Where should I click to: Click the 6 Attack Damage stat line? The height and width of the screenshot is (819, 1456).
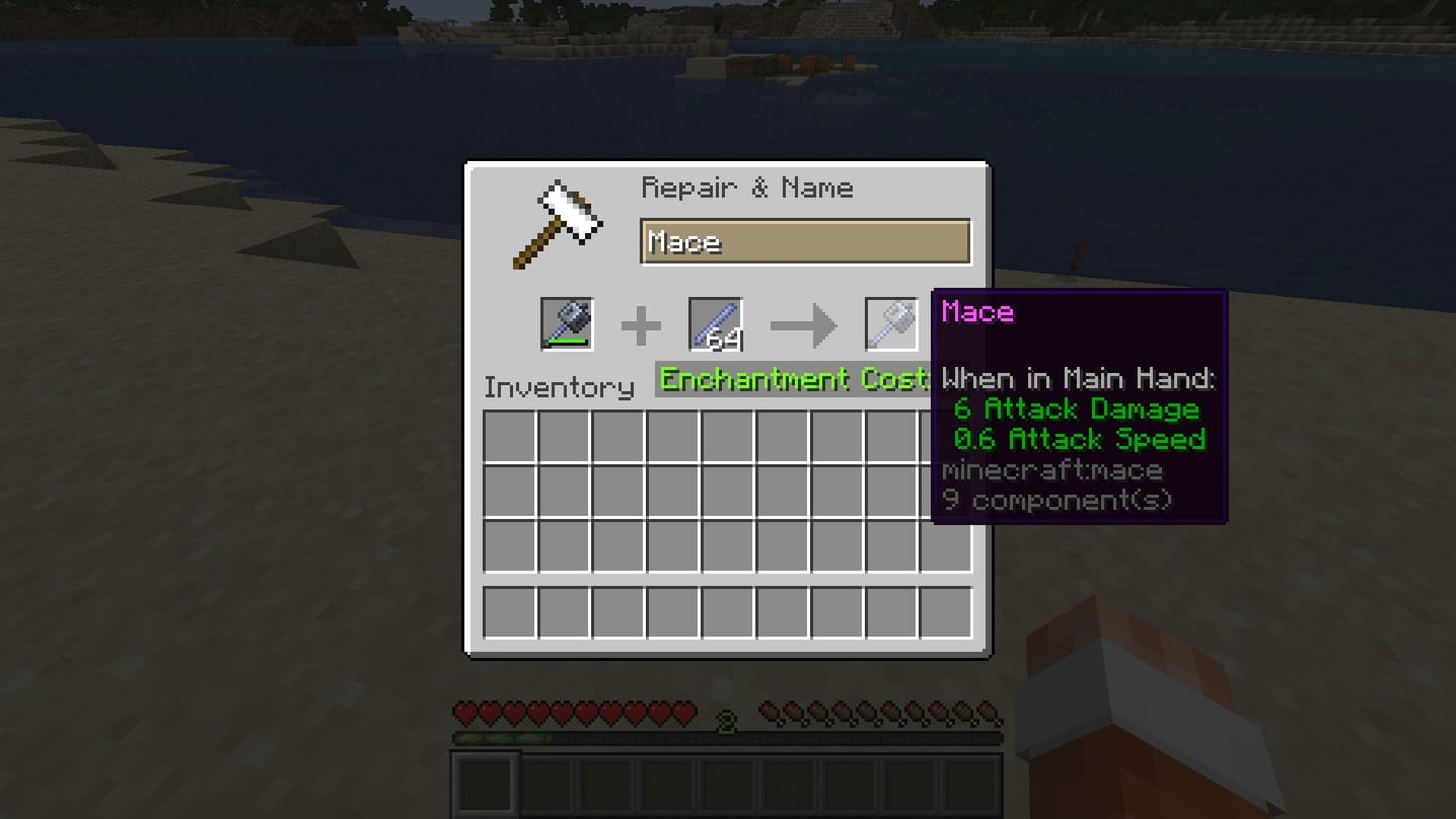pyautogui.click(x=1076, y=409)
